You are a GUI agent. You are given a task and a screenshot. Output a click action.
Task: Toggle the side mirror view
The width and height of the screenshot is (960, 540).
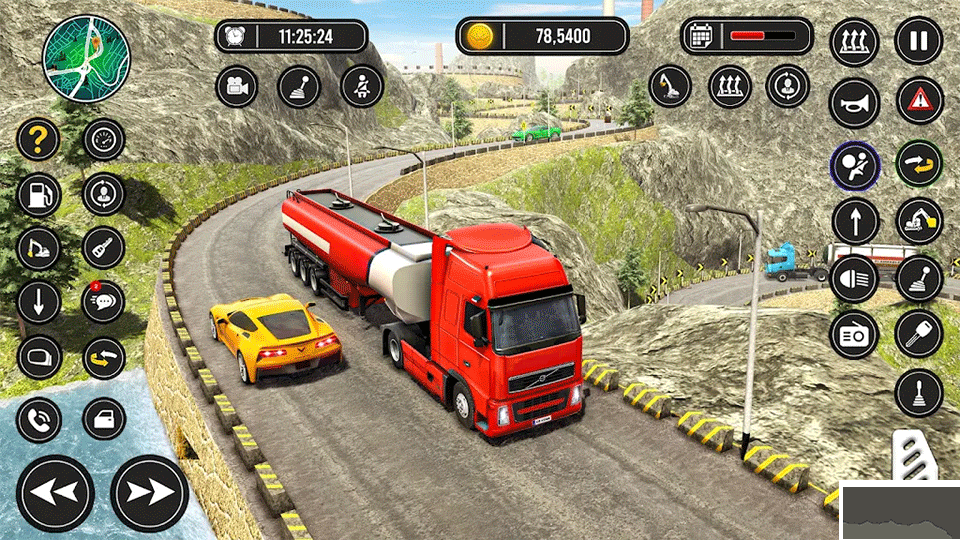point(38,357)
